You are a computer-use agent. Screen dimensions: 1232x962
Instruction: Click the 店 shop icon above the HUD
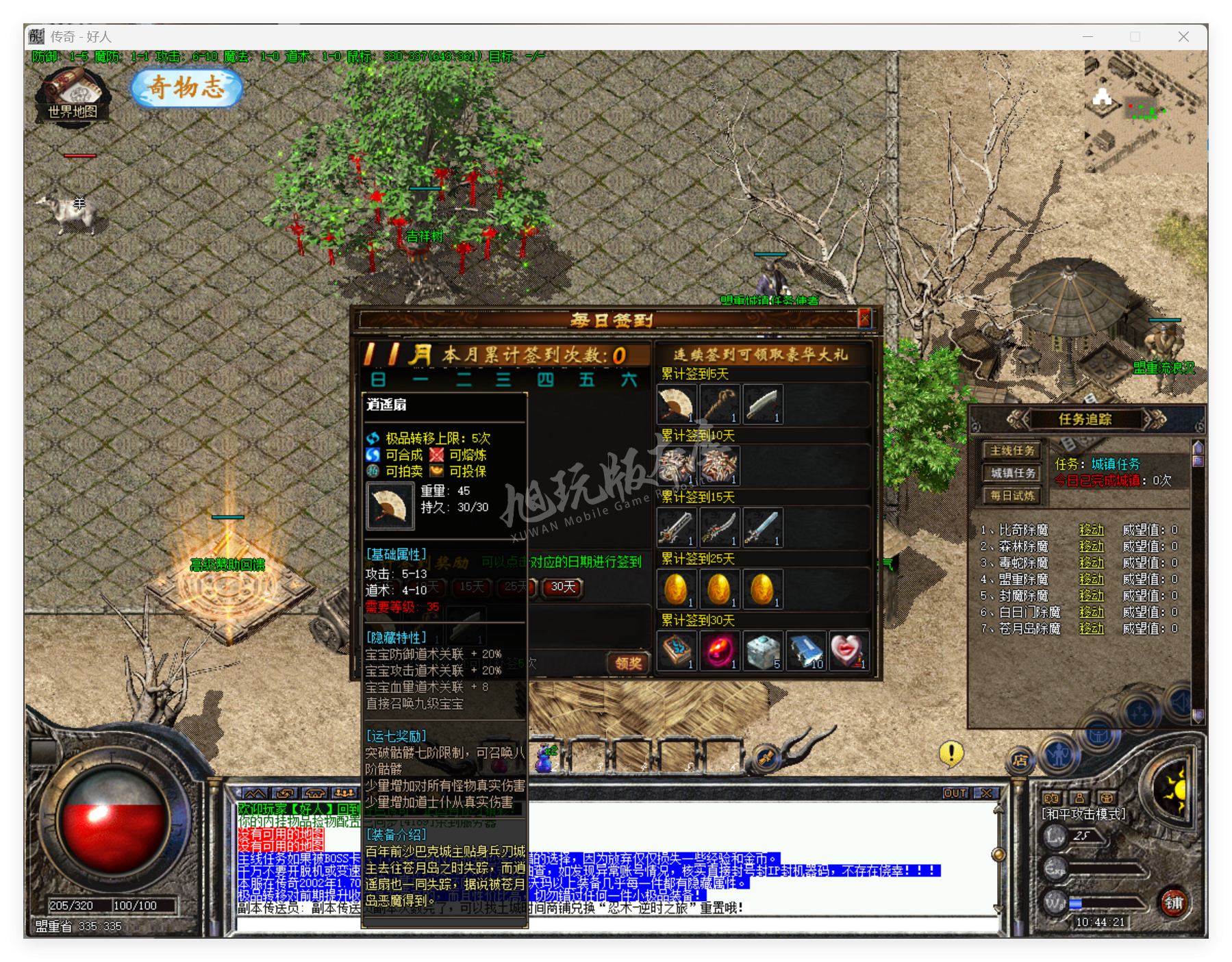click(1021, 761)
